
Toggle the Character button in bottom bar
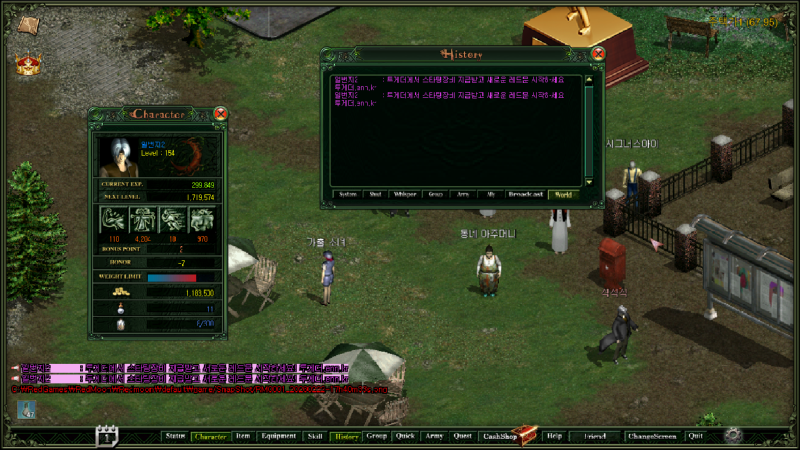click(210, 436)
